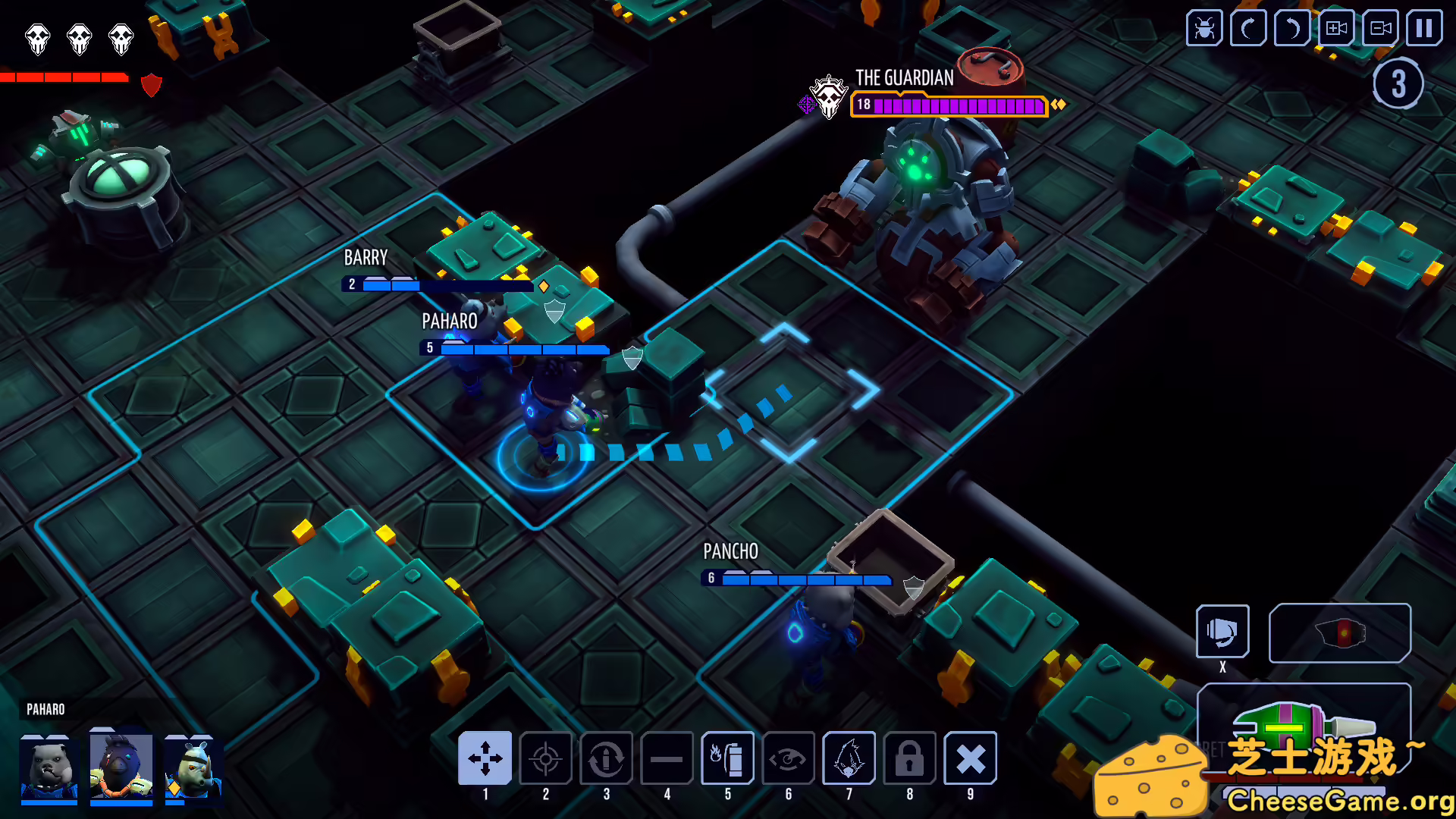This screenshot has height=819, width=1456.
Task: Open the bug report tool
Action: tap(1203, 29)
